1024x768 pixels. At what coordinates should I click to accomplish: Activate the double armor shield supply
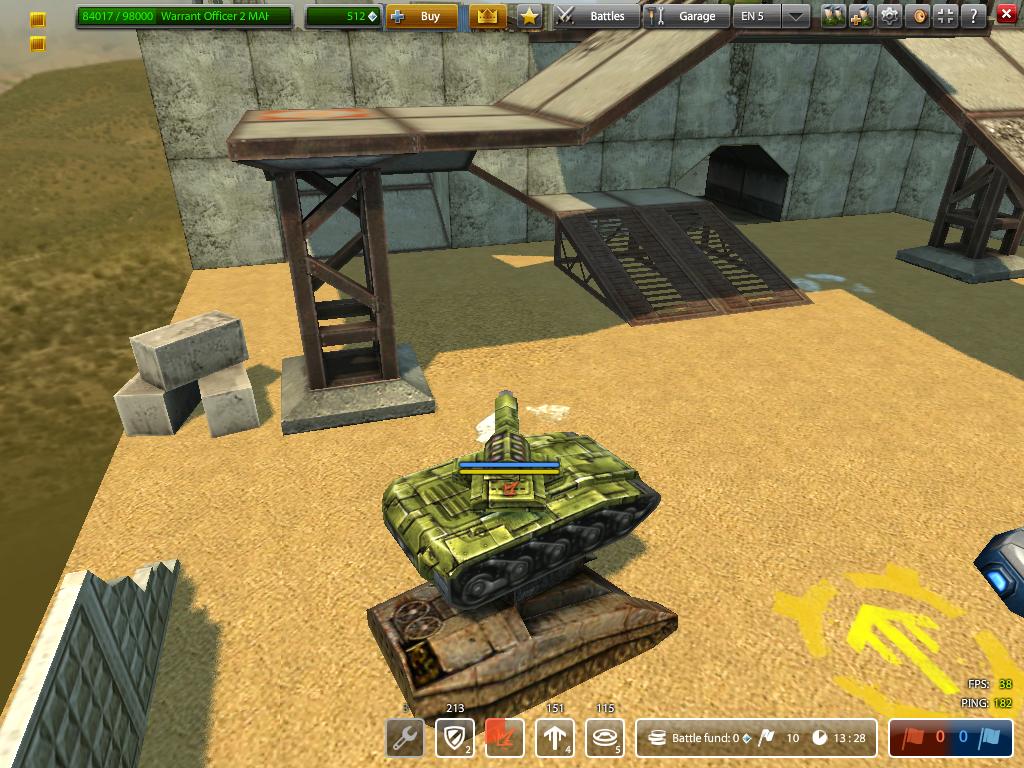(x=455, y=739)
